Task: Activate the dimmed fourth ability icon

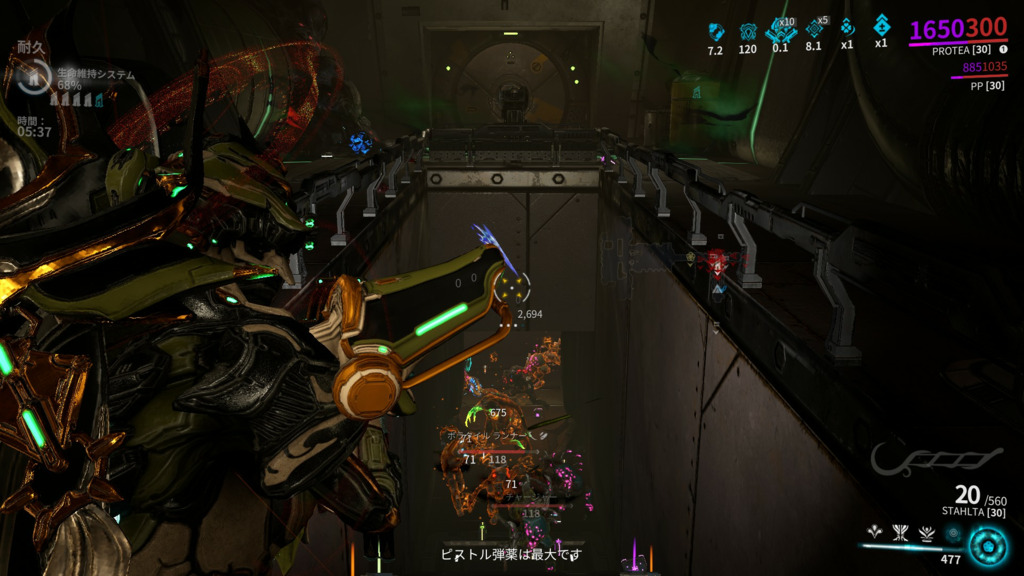Action: (953, 533)
